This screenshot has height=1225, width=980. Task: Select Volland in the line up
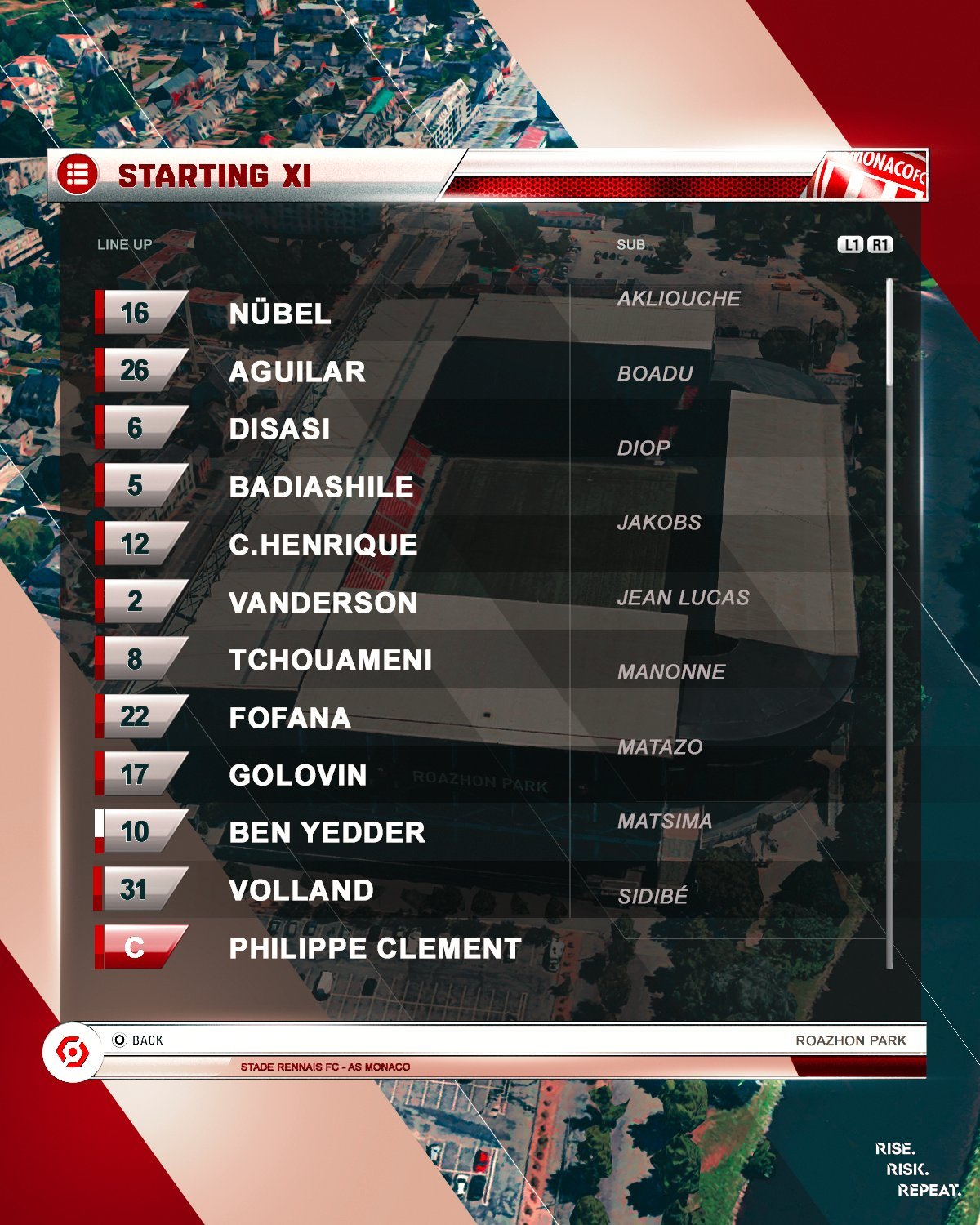[x=301, y=890]
